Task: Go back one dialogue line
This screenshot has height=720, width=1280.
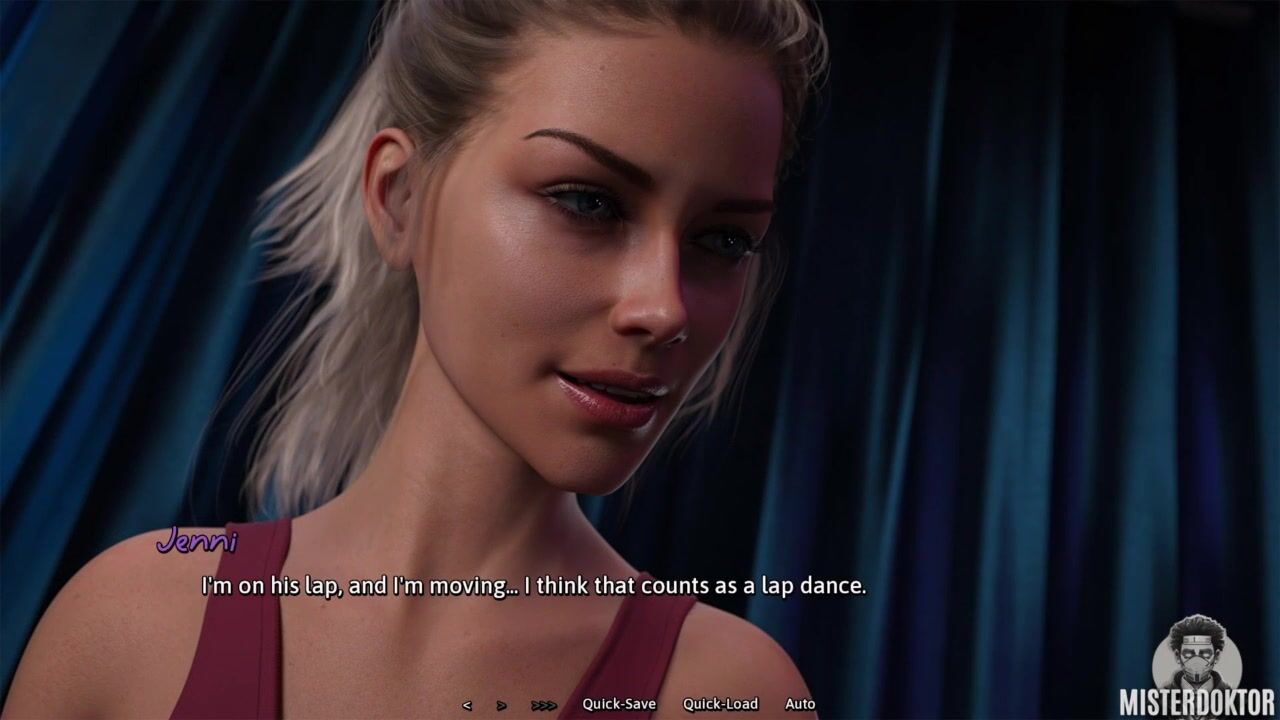Action: (467, 705)
